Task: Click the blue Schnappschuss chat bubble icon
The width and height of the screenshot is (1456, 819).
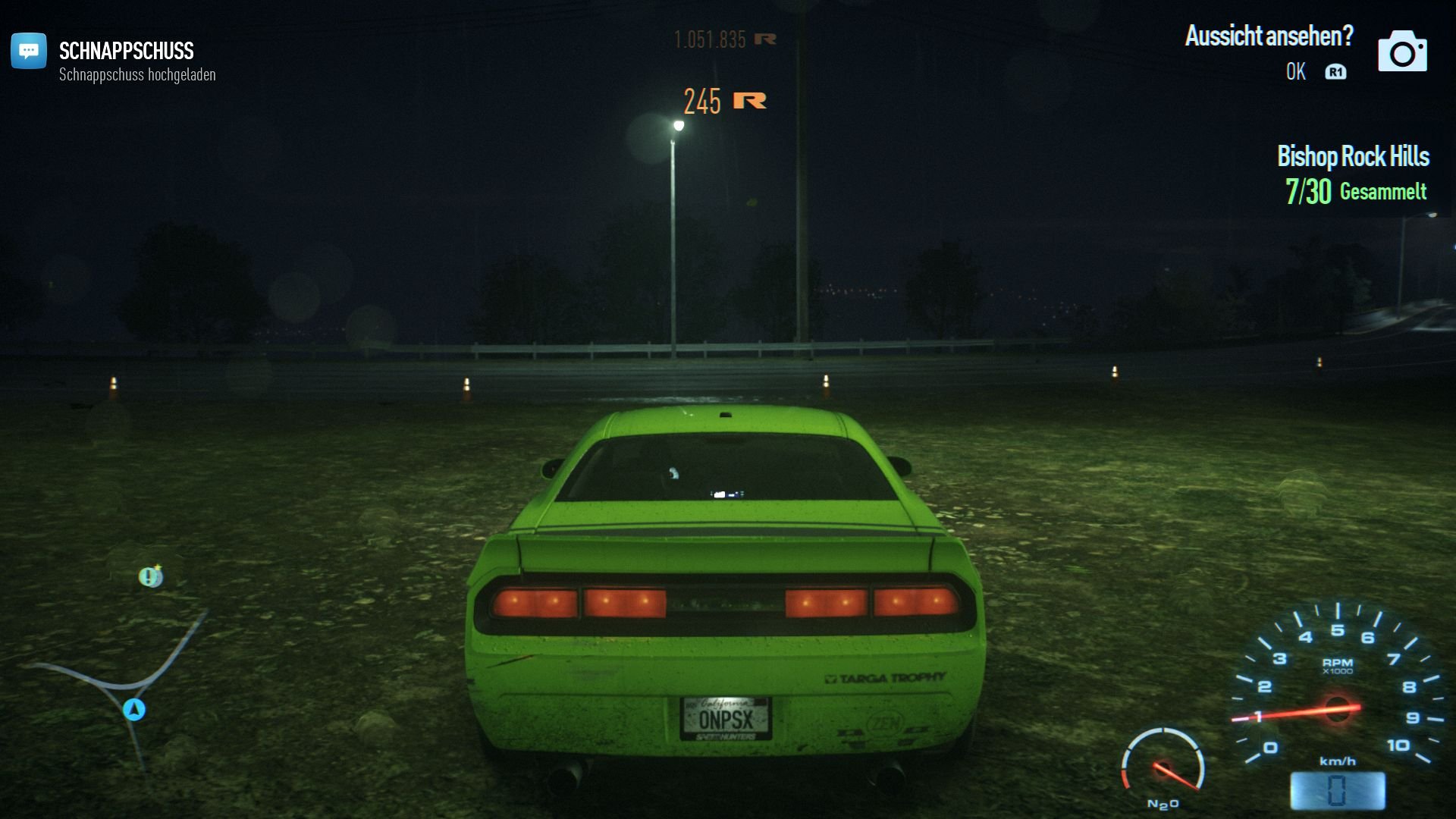Action: pyautogui.click(x=28, y=52)
